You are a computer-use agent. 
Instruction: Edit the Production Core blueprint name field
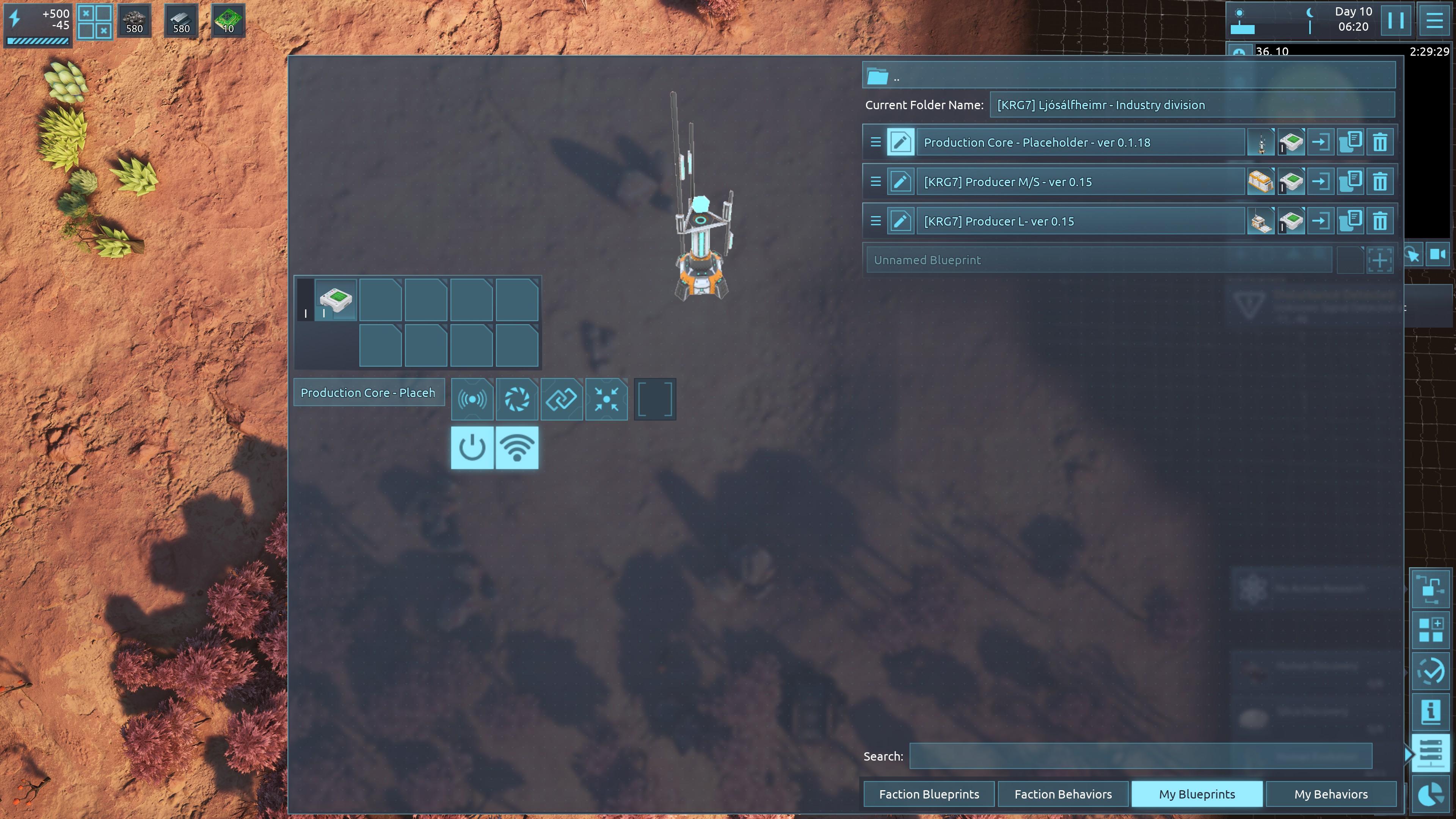(x=369, y=393)
